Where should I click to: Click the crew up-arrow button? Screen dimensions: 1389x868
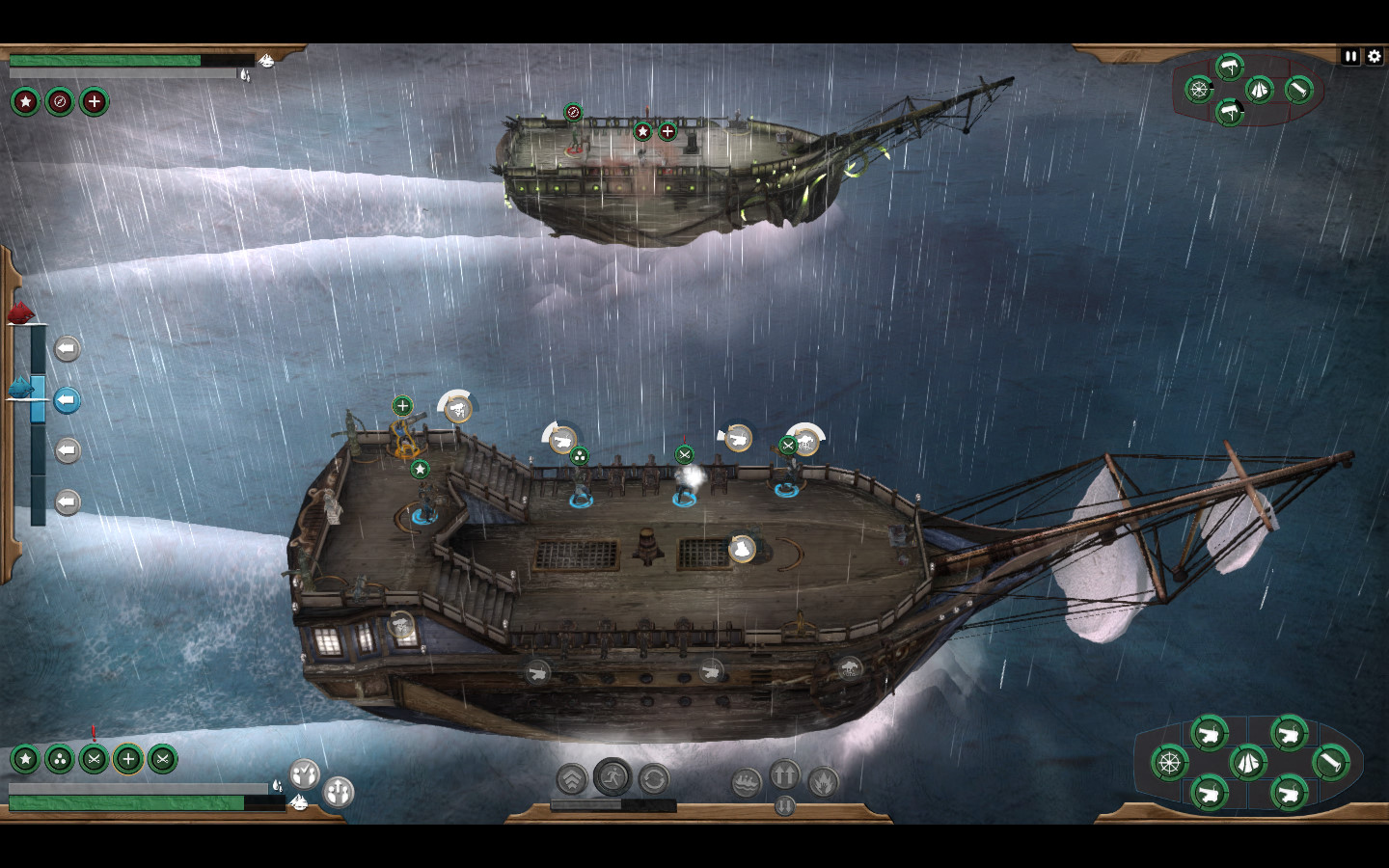pyautogui.click(x=339, y=792)
